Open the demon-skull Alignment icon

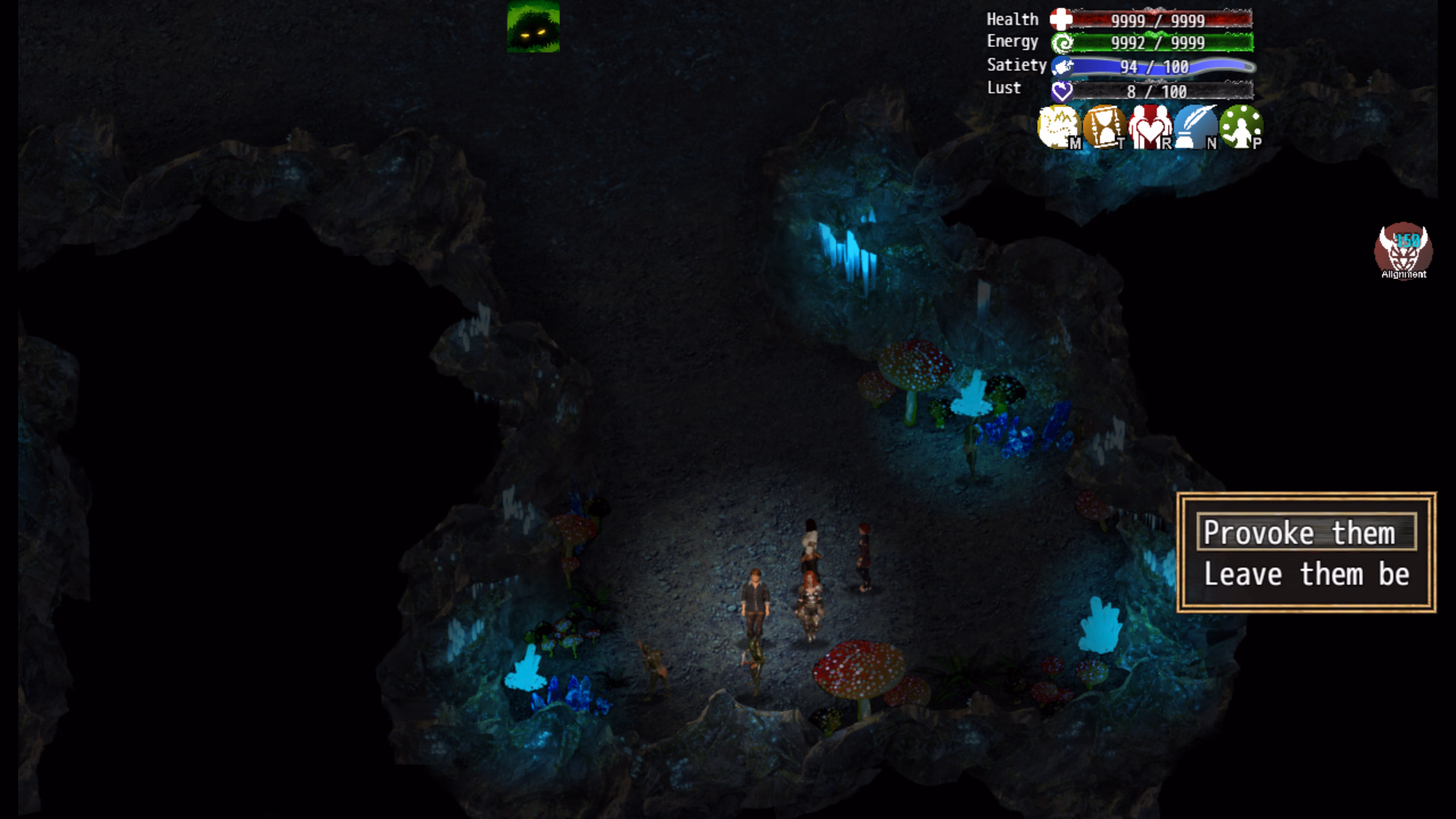pyautogui.click(x=1403, y=250)
